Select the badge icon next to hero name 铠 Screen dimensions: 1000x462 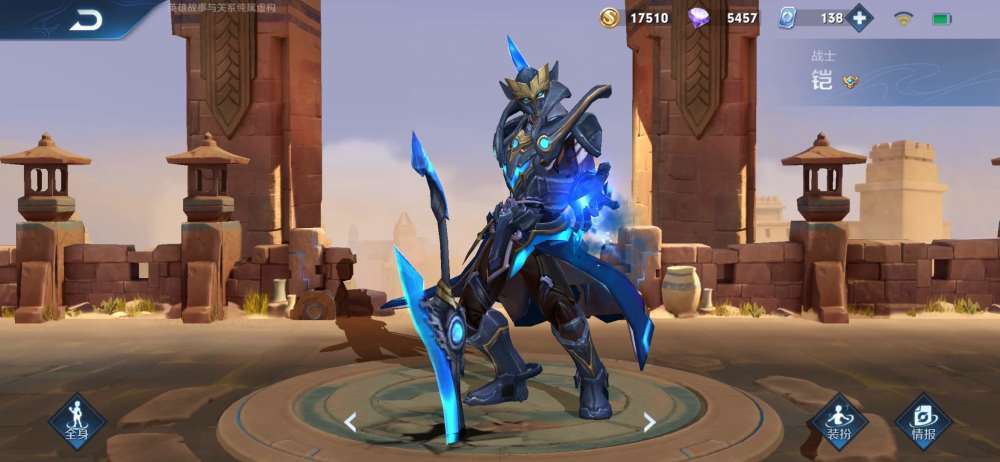pos(850,82)
